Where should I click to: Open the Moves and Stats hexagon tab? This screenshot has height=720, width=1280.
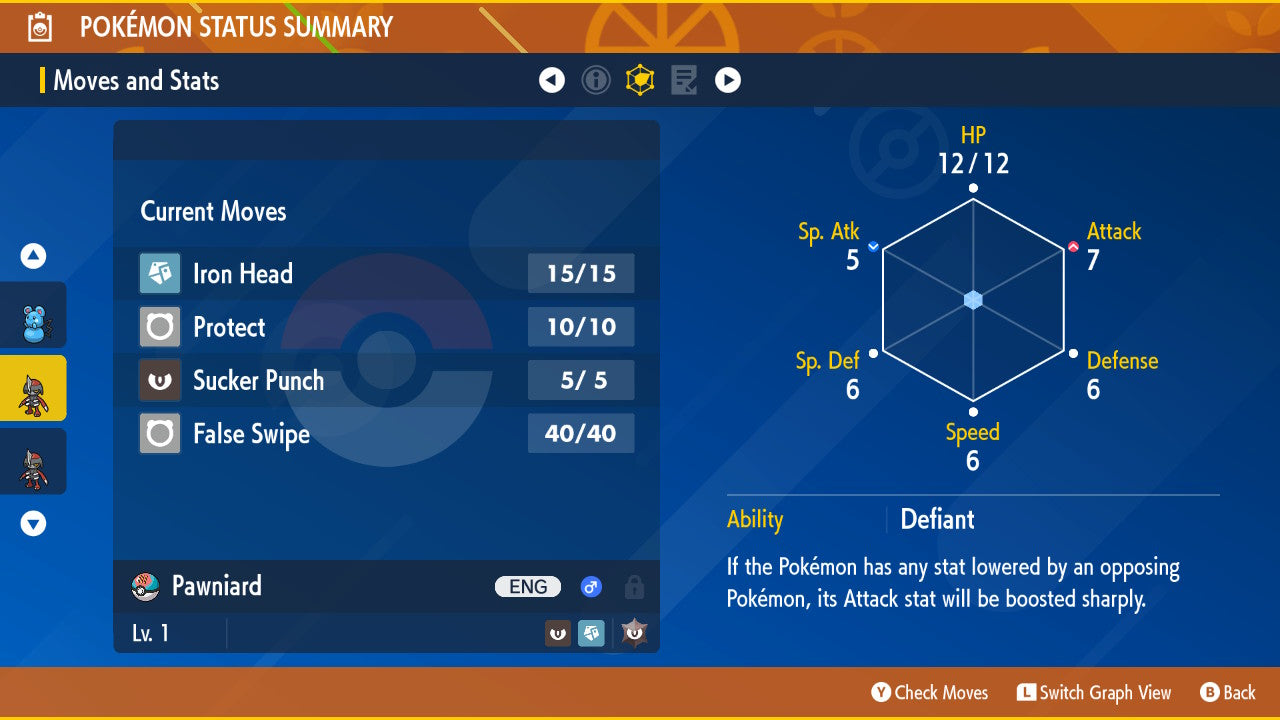[x=640, y=80]
